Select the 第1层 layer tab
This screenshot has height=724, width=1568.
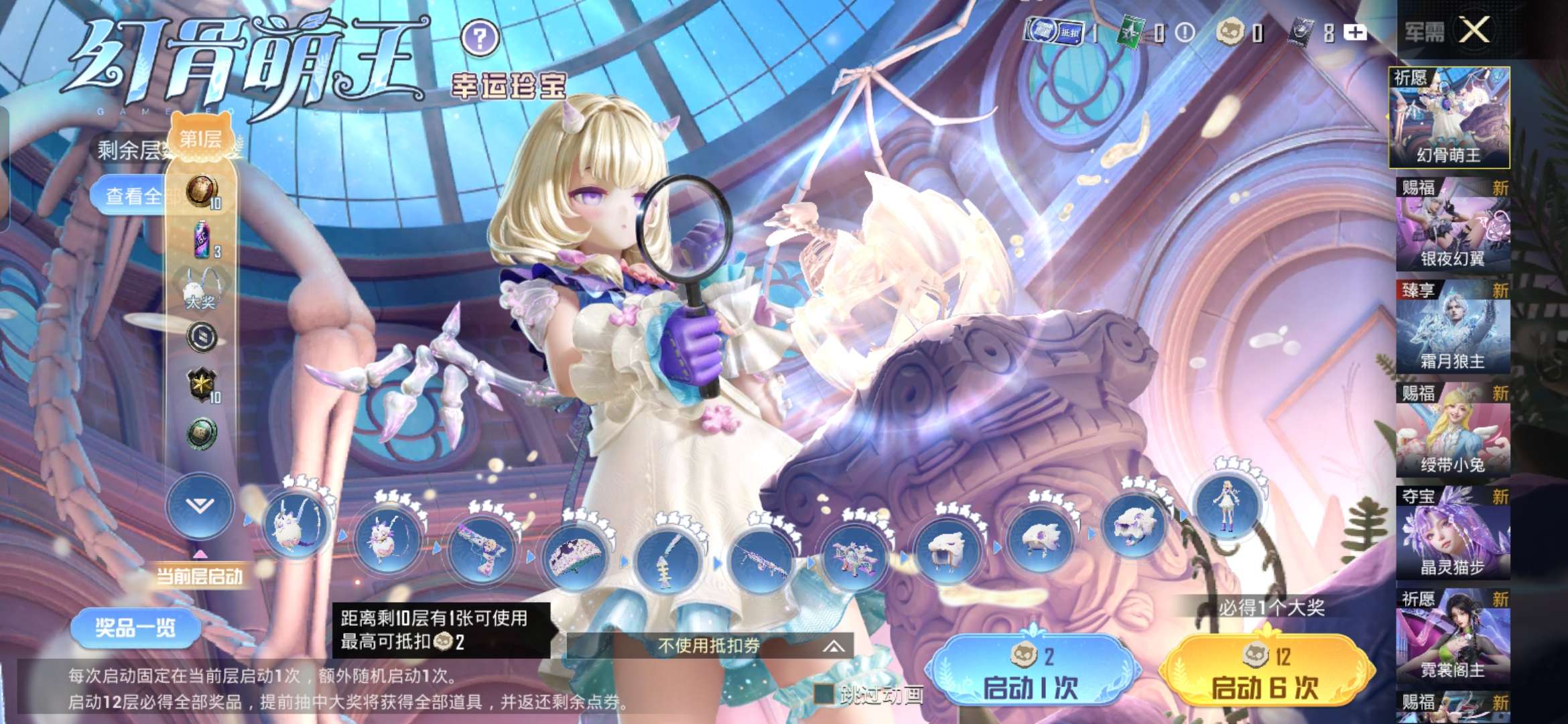tap(200, 139)
